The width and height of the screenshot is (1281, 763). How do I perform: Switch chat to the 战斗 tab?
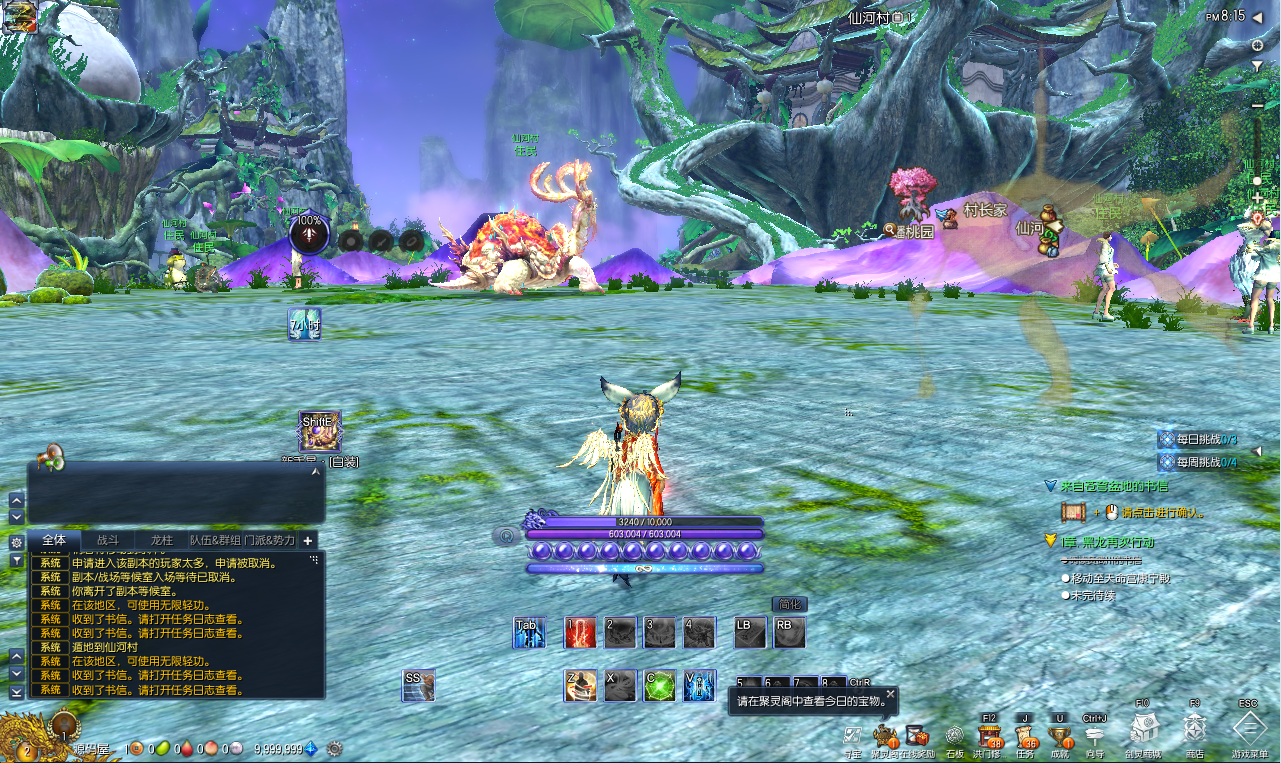click(x=107, y=540)
